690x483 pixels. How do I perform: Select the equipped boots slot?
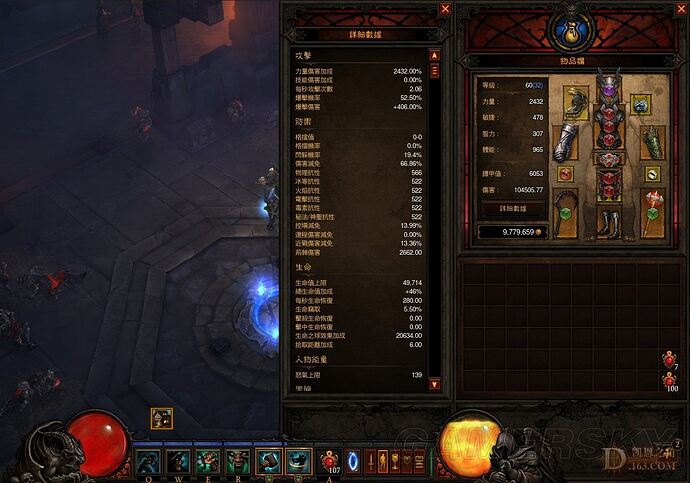tap(608, 222)
